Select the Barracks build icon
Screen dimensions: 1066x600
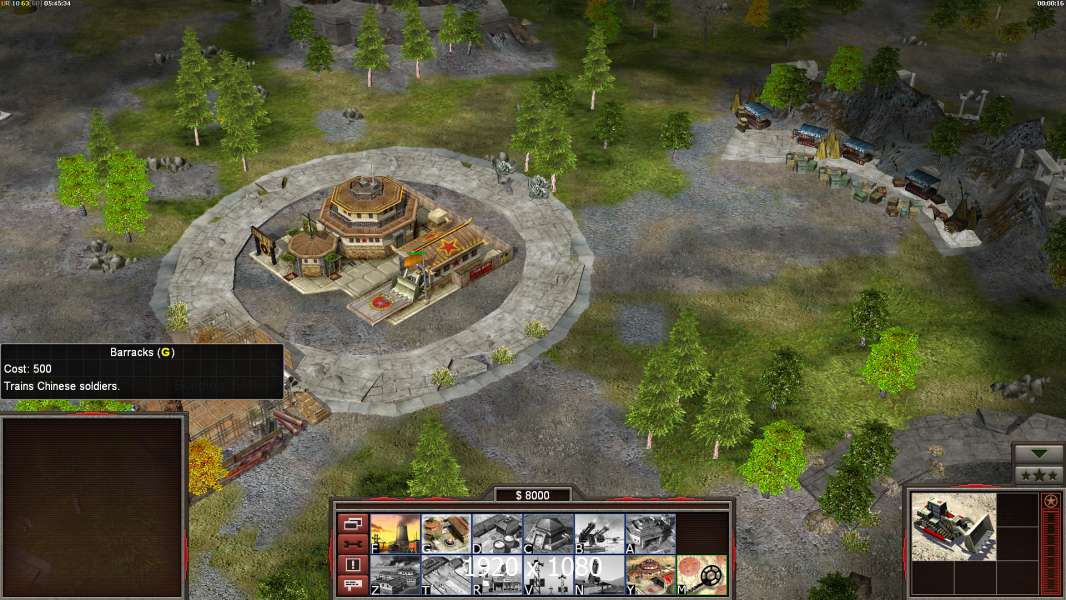[x=446, y=534]
